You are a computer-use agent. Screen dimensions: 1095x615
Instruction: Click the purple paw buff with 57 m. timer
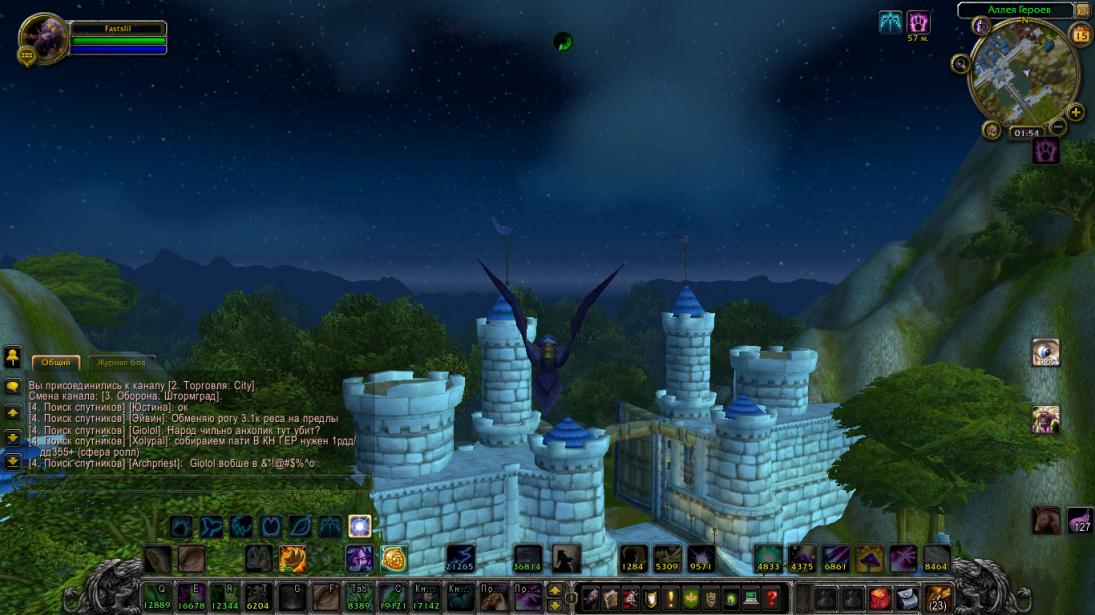click(918, 22)
